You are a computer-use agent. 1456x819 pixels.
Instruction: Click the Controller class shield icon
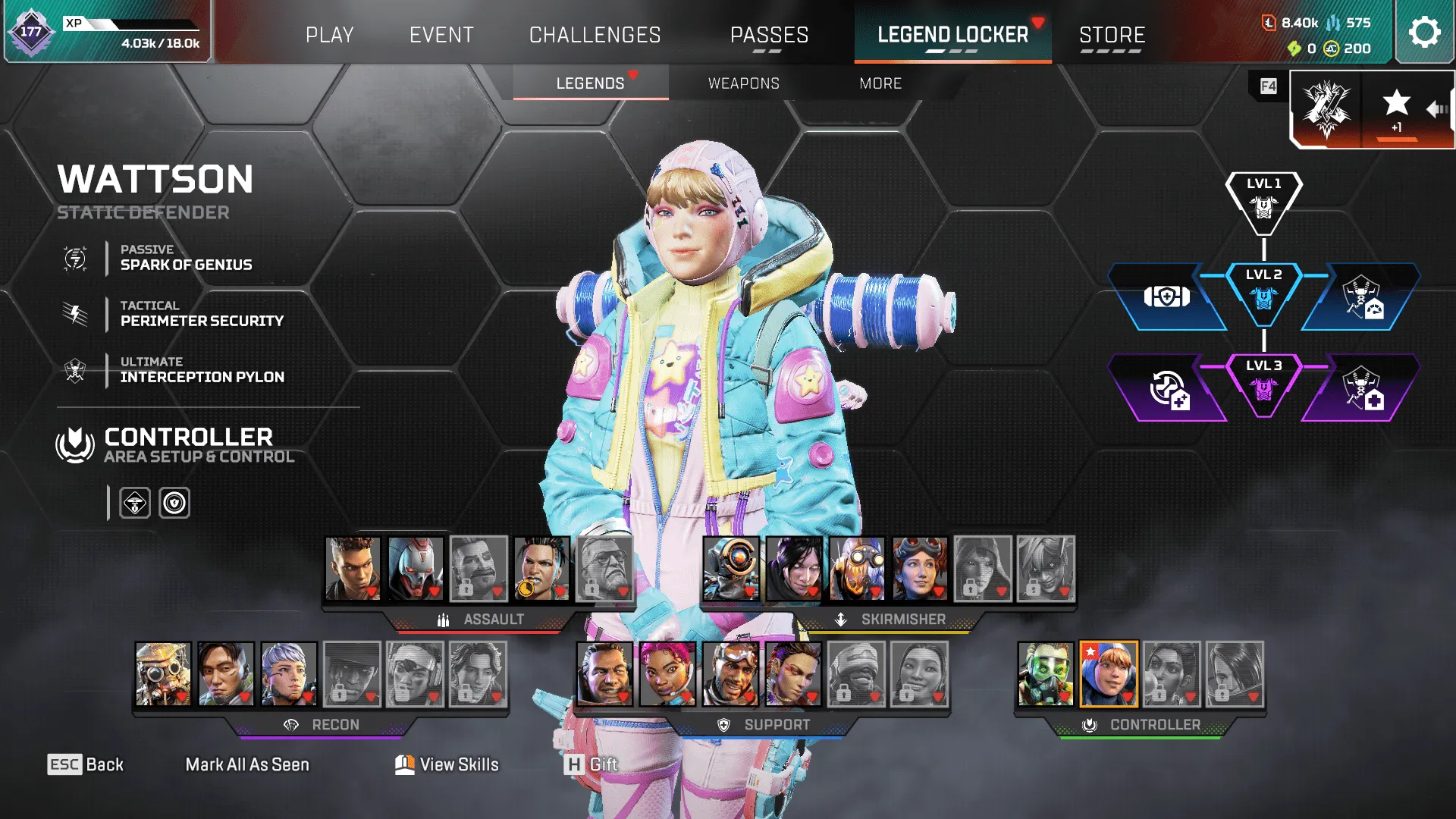(73, 442)
